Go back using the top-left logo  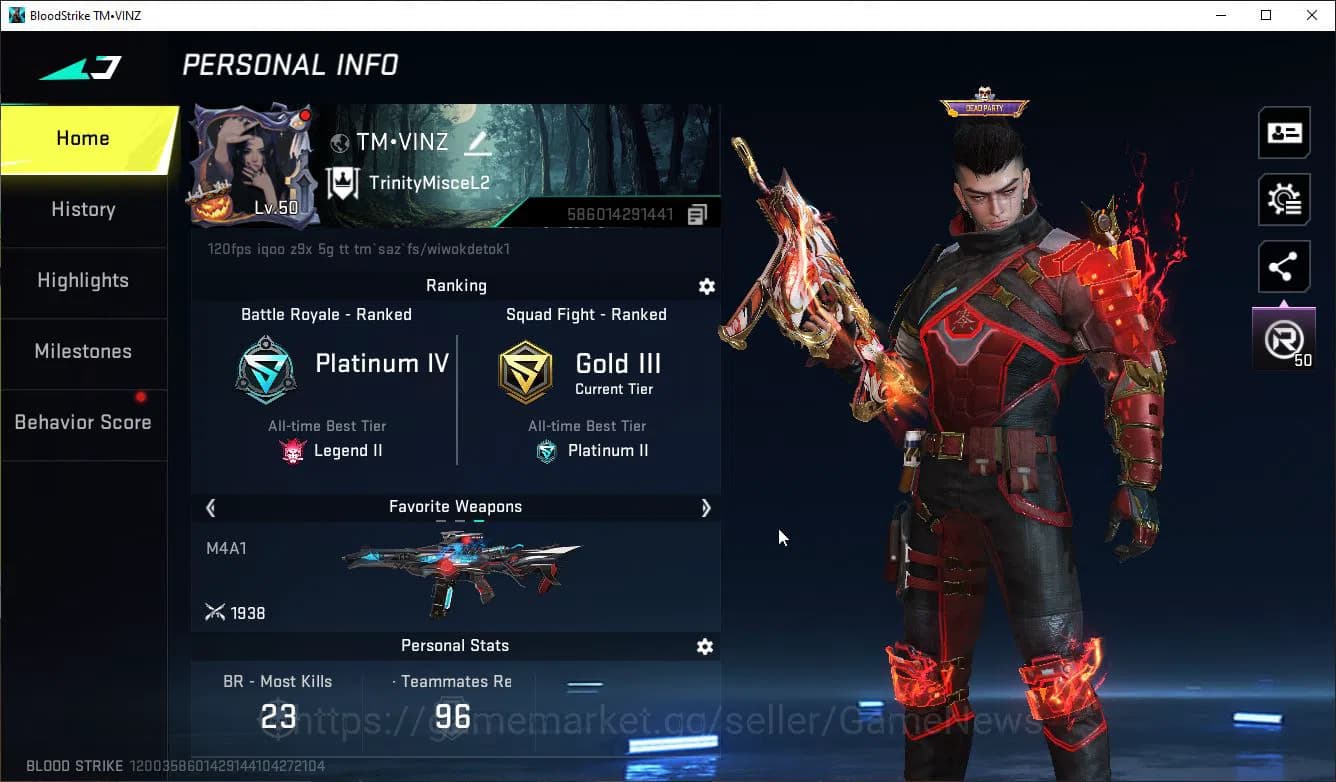(80, 67)
